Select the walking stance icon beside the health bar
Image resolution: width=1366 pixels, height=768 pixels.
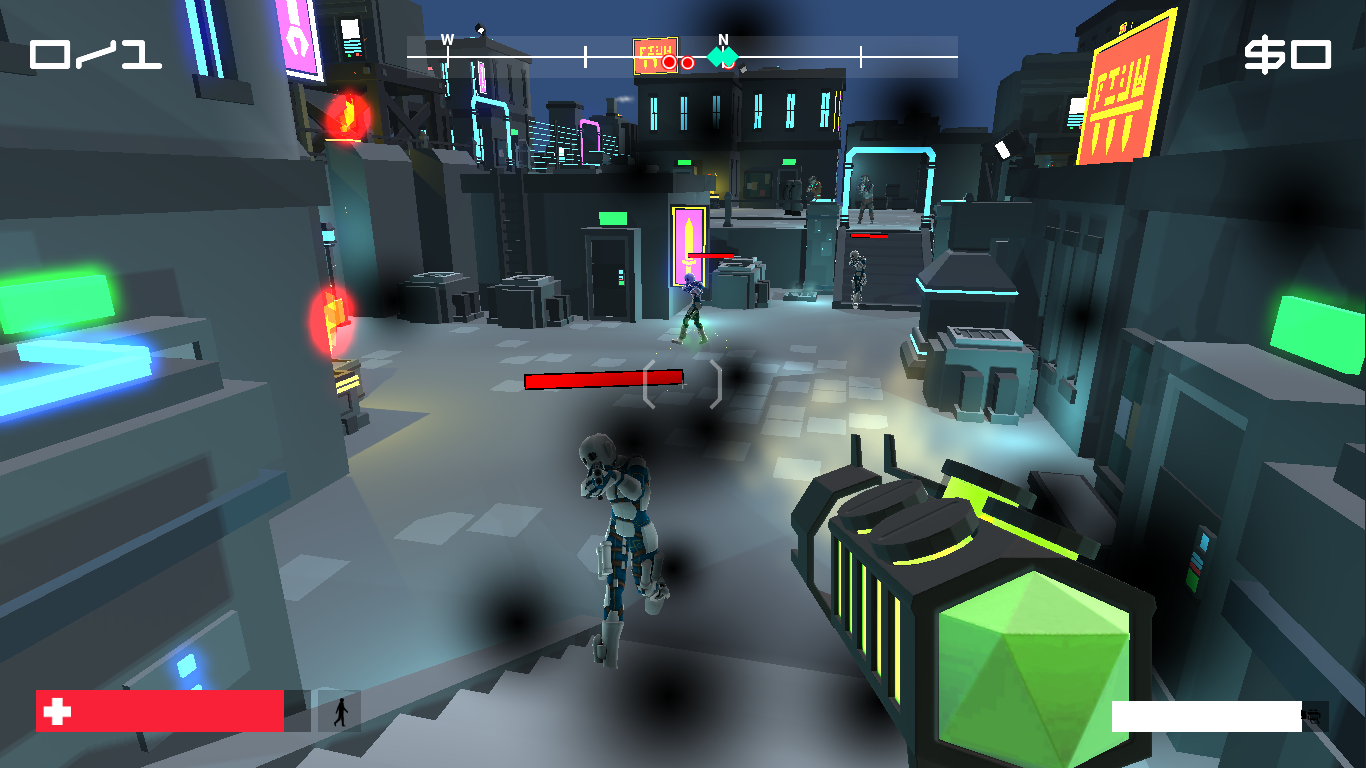(x=340, y=710)
